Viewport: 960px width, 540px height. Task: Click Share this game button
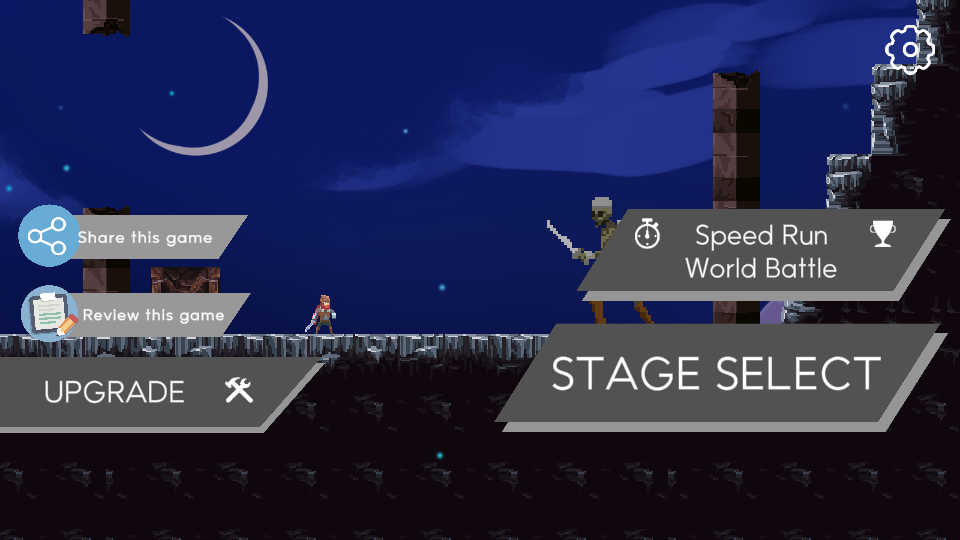point(130,238)
